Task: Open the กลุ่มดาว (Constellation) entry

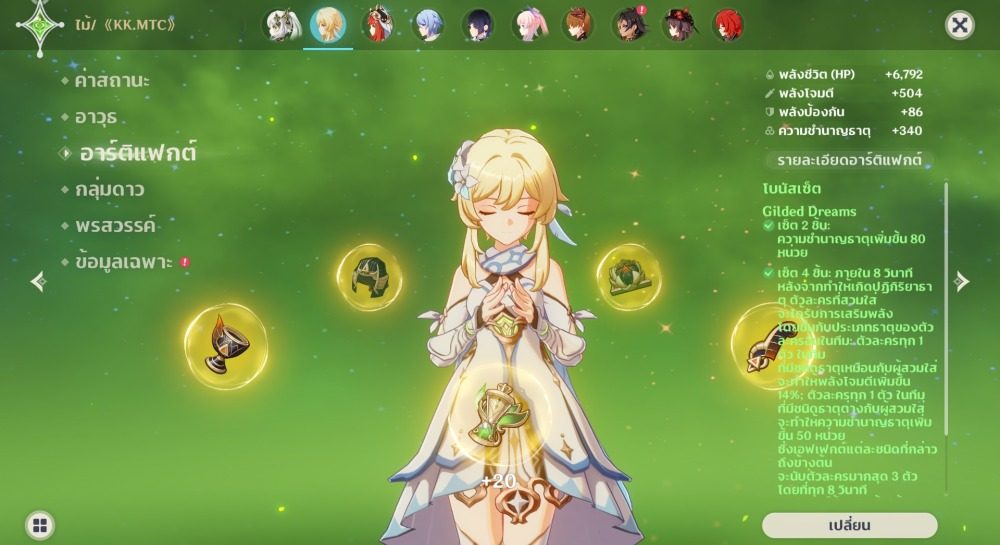Action: 109,189
